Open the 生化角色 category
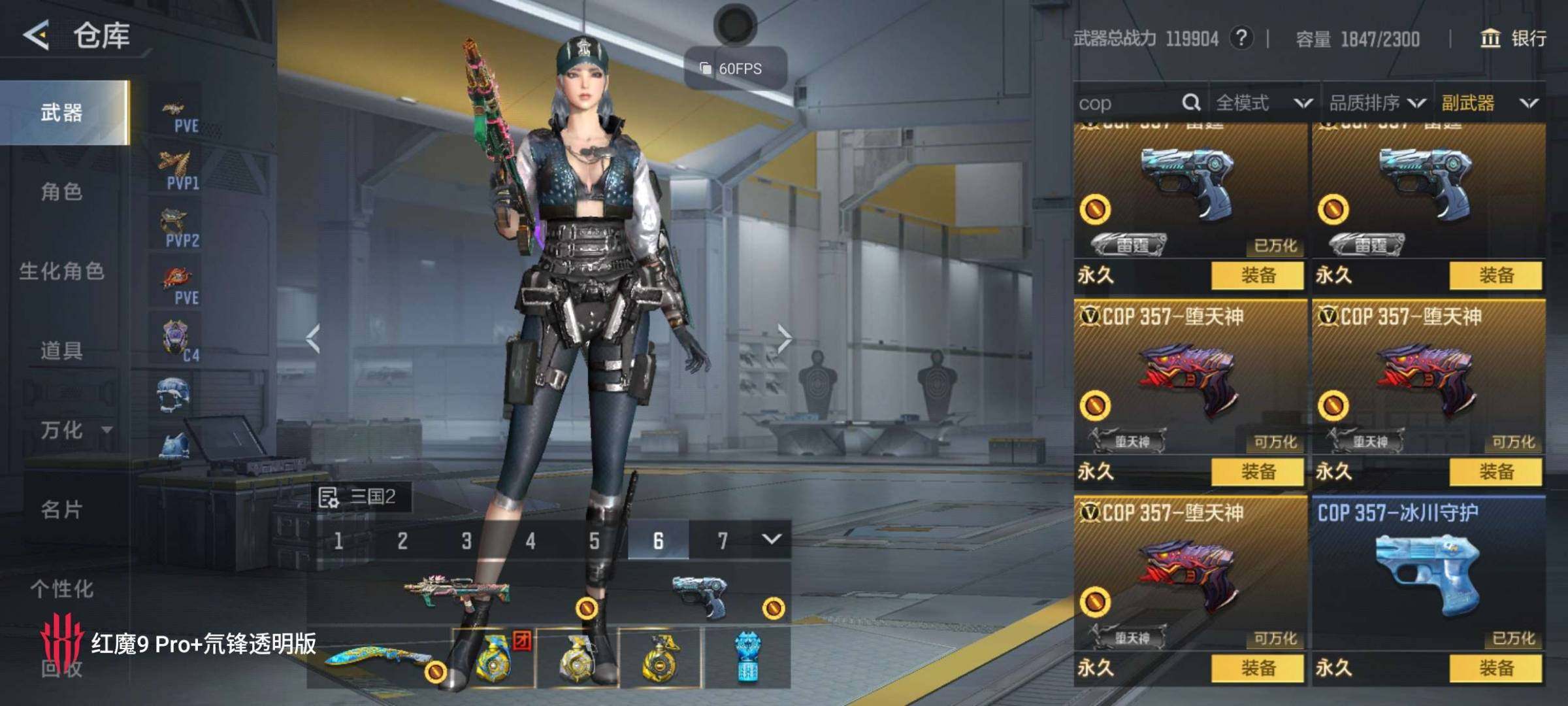Viewport: 1568px width, 706px height. (61, 271)
